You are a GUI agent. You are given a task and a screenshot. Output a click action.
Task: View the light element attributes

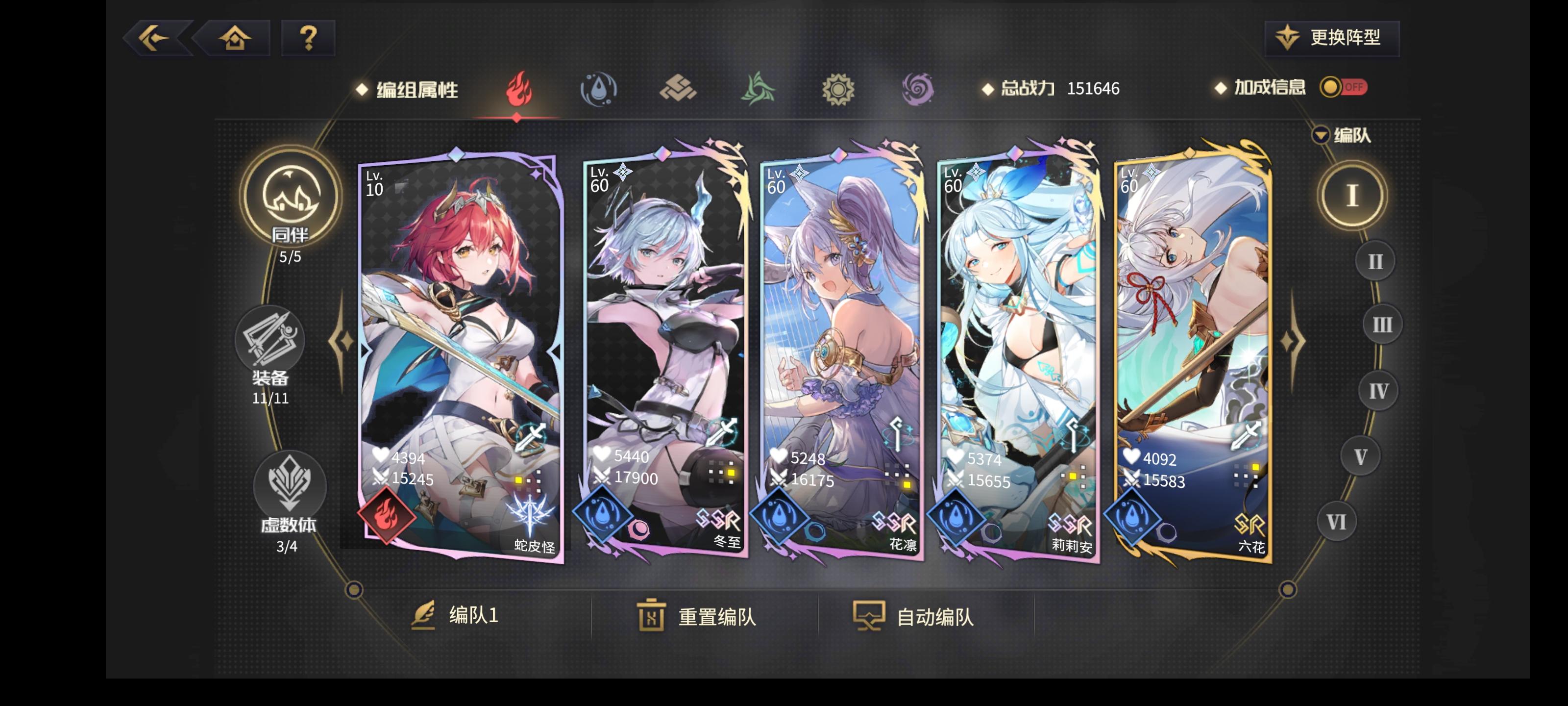tap(839, 90)
